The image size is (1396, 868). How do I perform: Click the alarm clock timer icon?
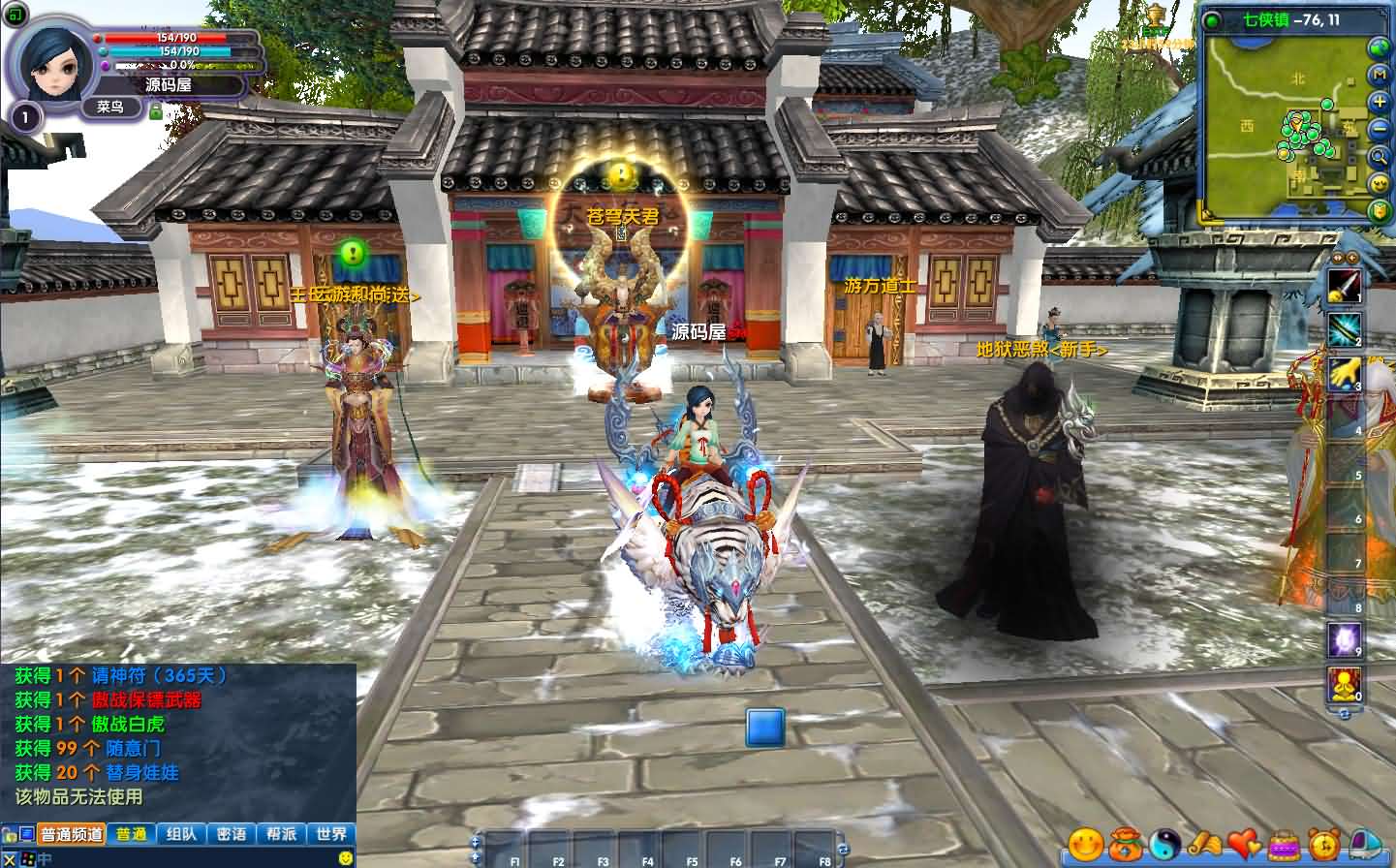pos(1322,845)
